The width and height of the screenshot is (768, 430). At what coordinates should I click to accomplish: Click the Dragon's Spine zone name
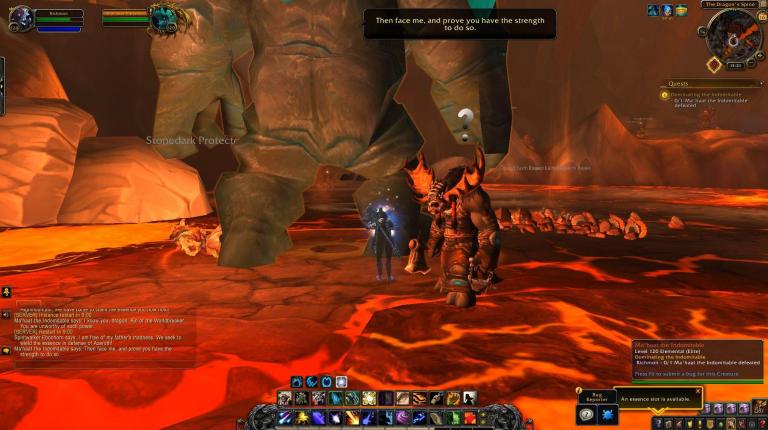728,4
